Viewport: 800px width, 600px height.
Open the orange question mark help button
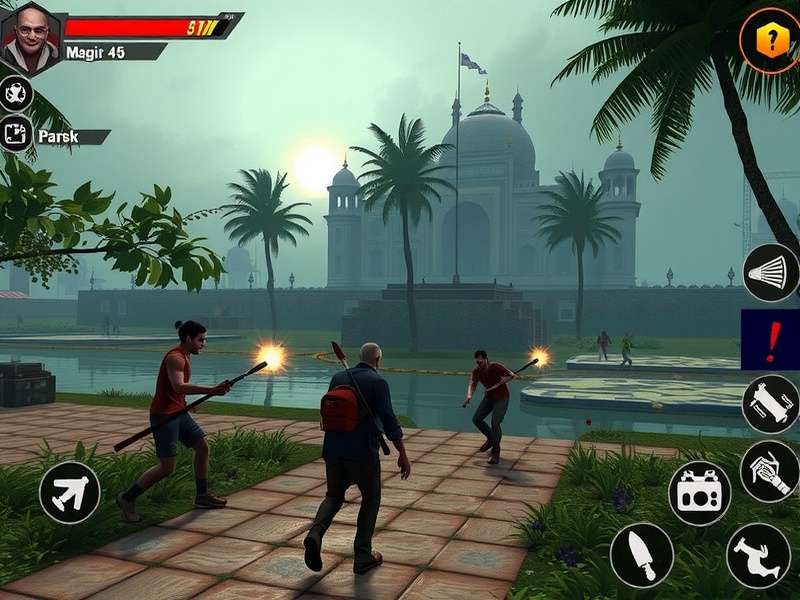point(769,41)
